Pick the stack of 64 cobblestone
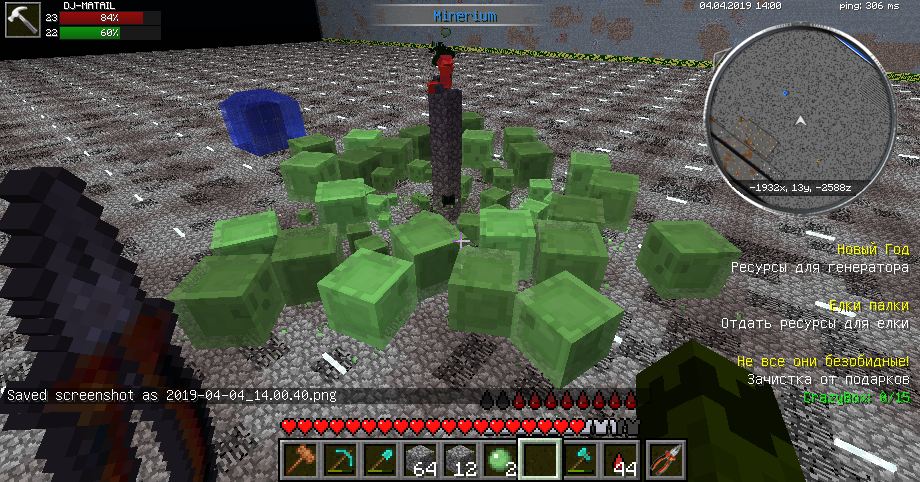 click(x=421, y=461)
